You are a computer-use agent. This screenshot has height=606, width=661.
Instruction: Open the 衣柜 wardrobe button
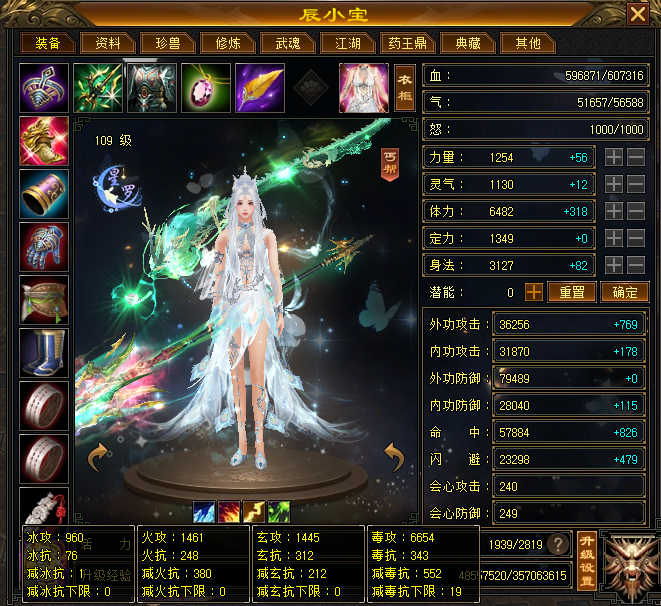click(x=404, y=87)
